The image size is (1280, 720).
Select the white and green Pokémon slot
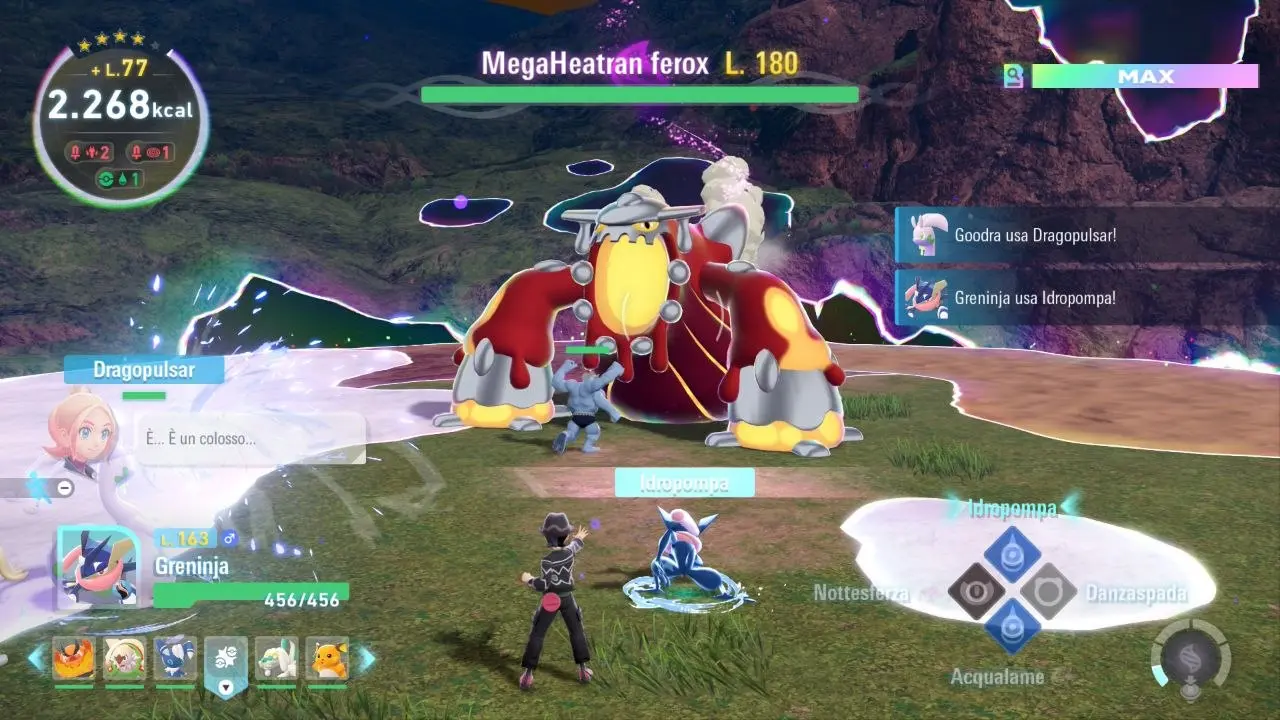coord(276,659)
